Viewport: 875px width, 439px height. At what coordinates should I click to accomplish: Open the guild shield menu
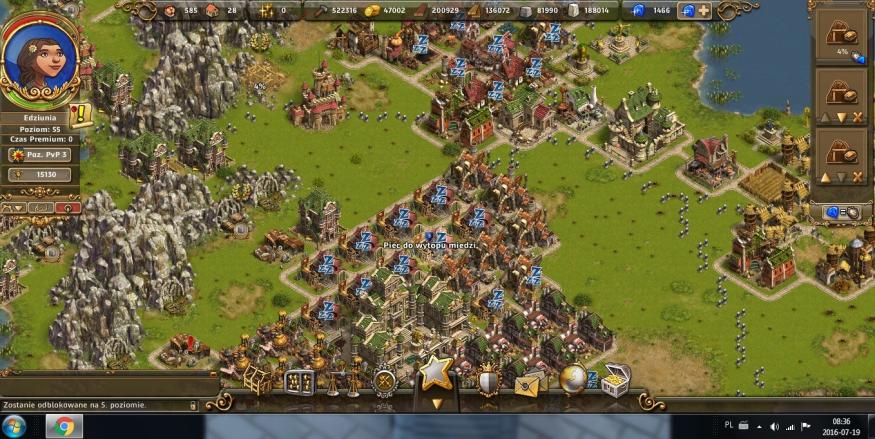[488, 381]
